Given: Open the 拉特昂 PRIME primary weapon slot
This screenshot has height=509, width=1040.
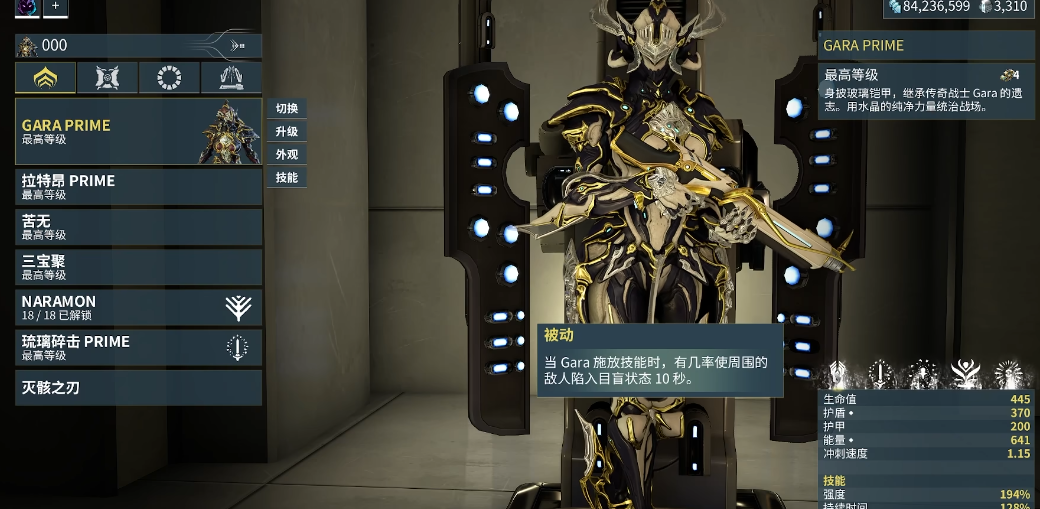Looking at the screenshot, I should pyautogui.click(x=138, y=187).
